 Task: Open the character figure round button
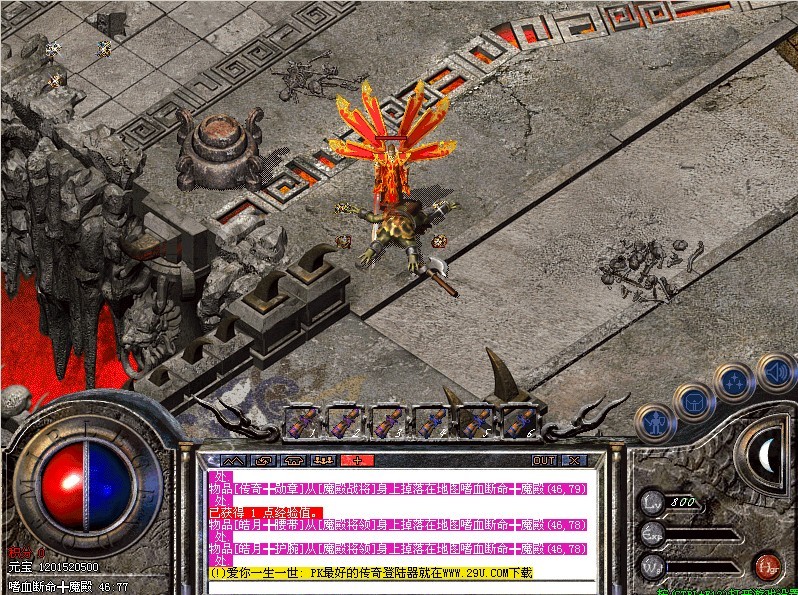[x=653, y=421]
